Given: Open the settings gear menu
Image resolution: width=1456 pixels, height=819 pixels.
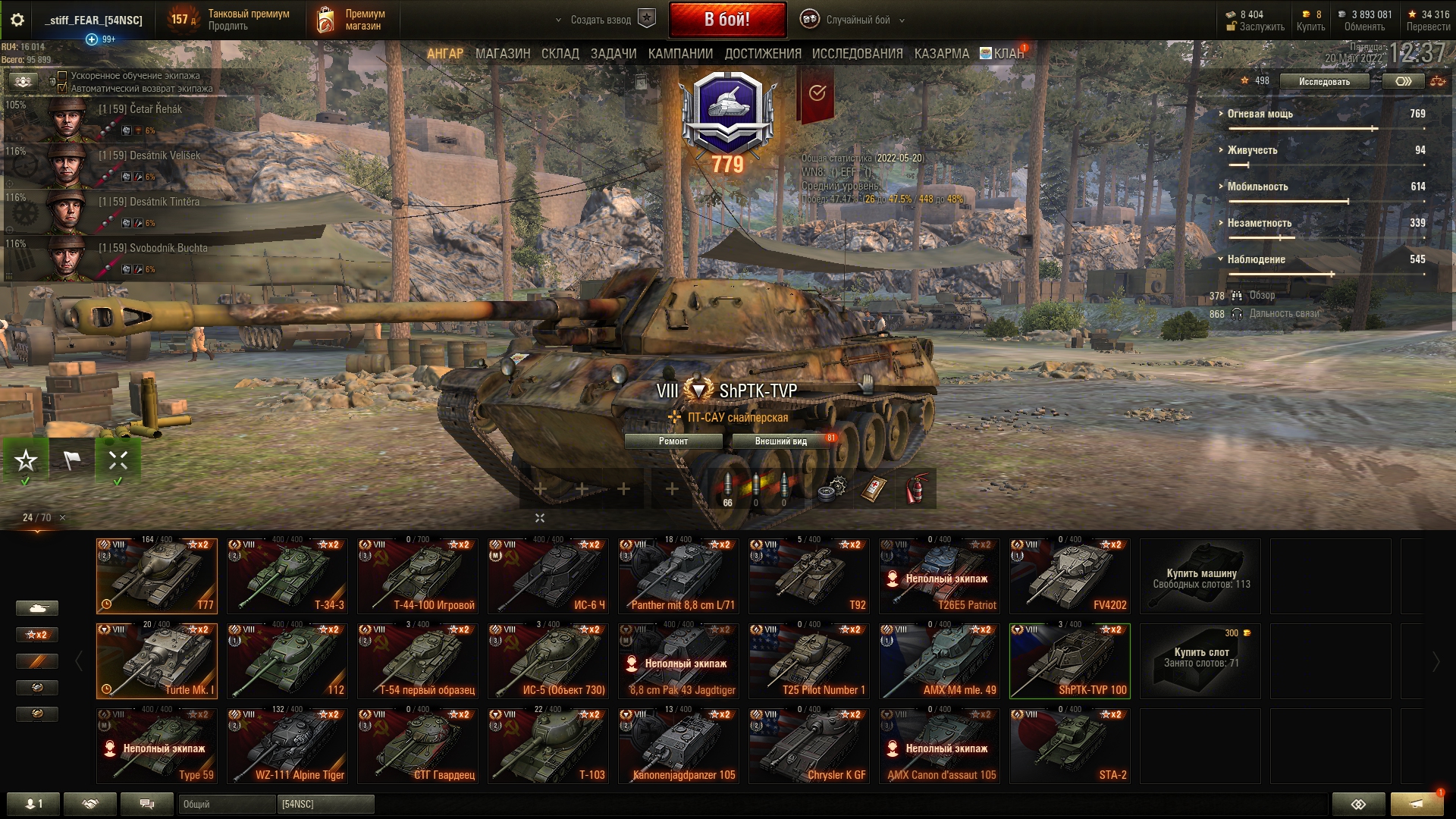Looking at the screenshot, I should click(x=17, y=20).
